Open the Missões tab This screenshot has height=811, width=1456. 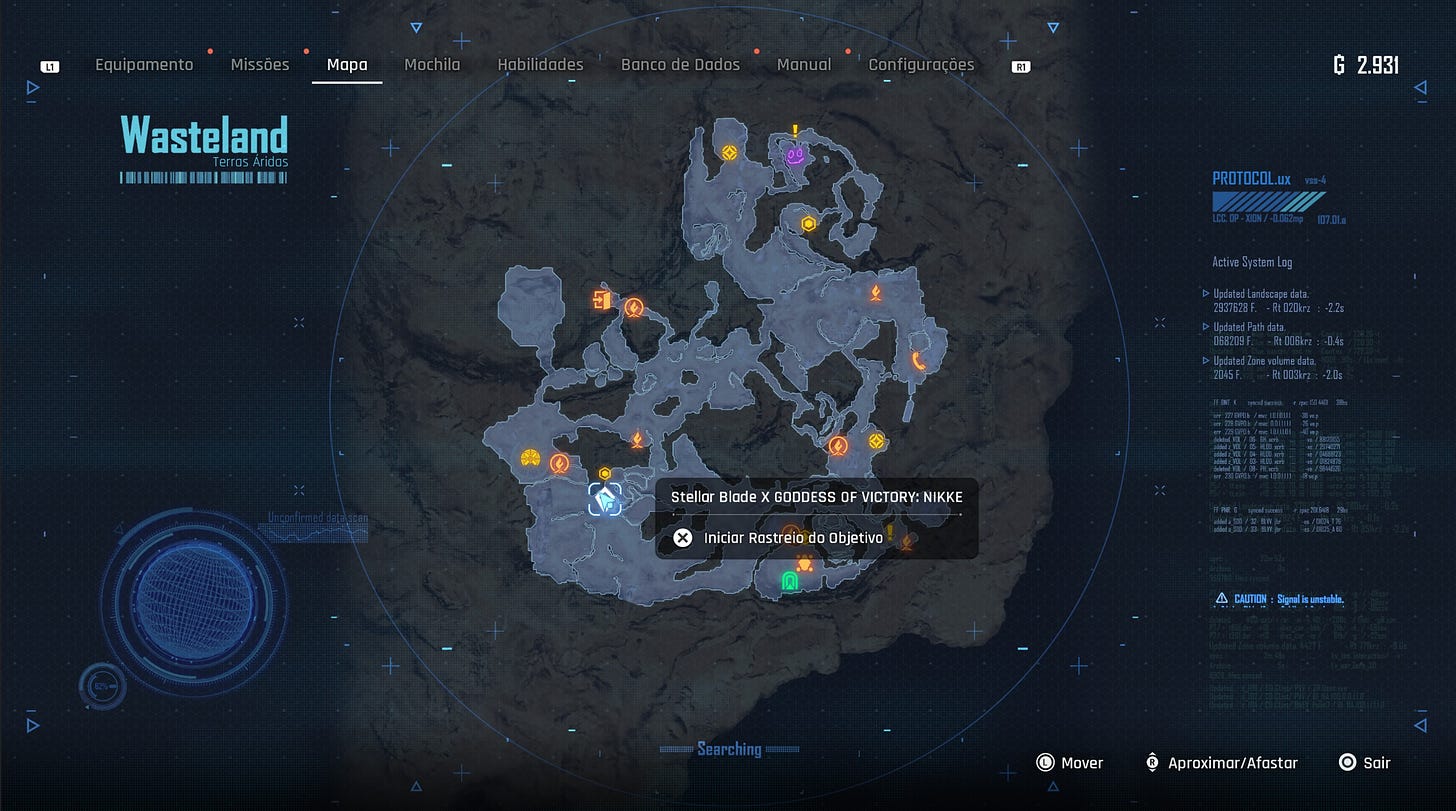click(x=260, y=65)
